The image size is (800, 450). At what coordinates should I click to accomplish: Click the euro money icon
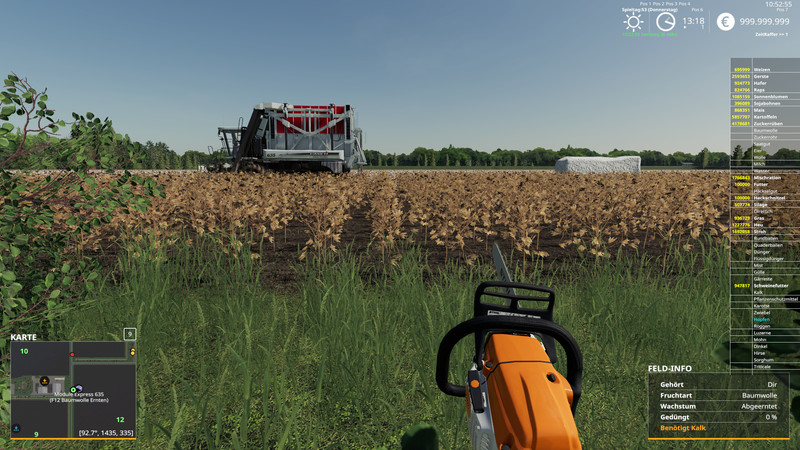click(725, 22)
